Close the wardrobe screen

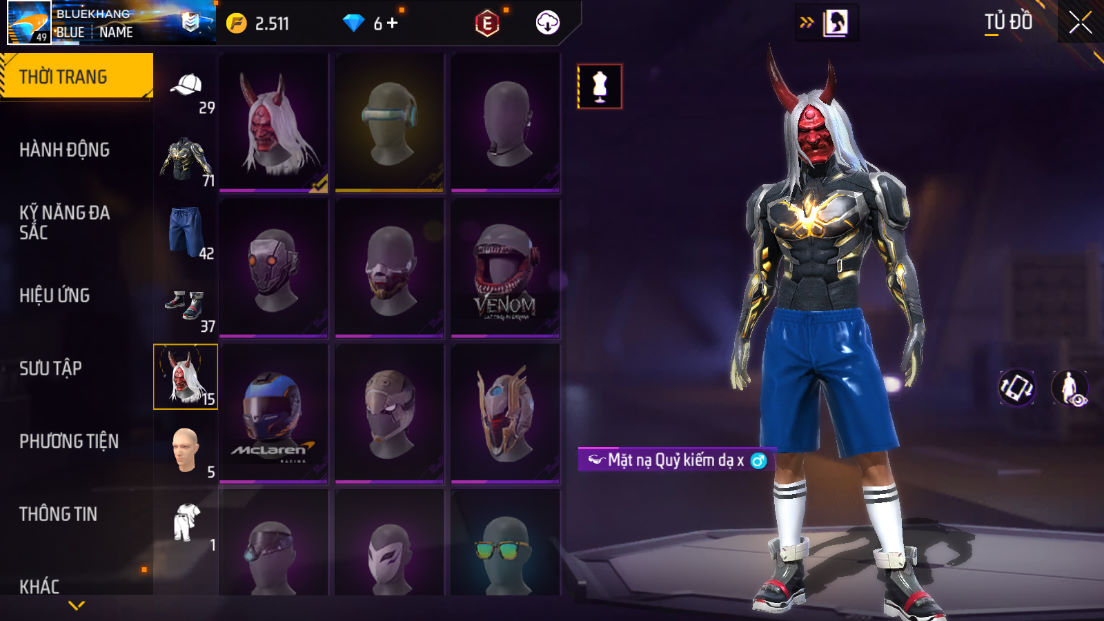click(1080, 22)
